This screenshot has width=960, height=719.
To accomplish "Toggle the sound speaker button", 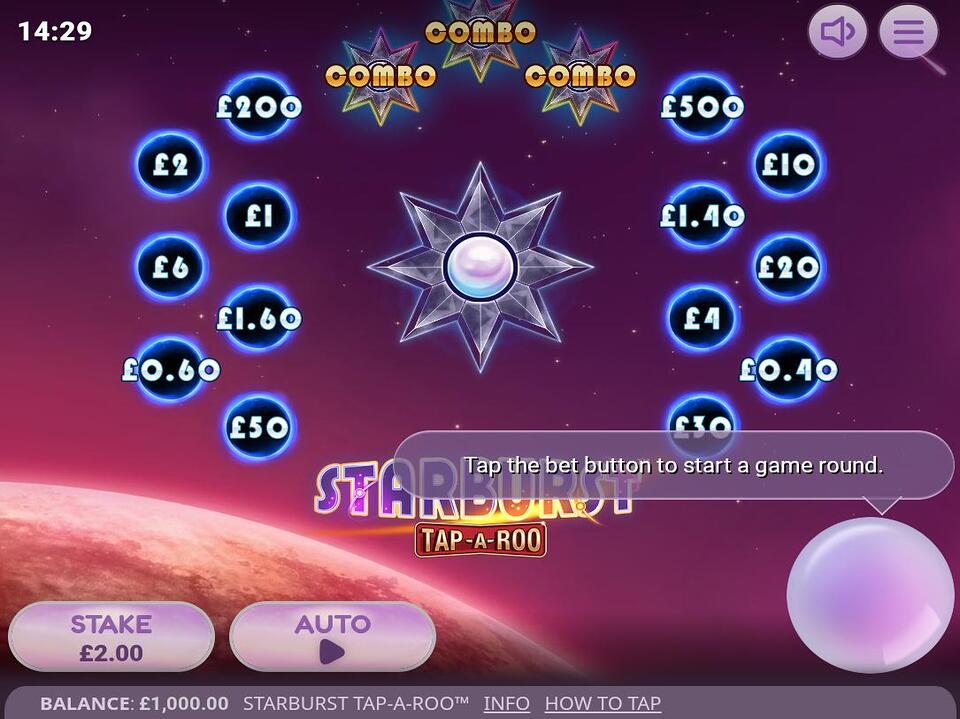I will pos(837,32).
